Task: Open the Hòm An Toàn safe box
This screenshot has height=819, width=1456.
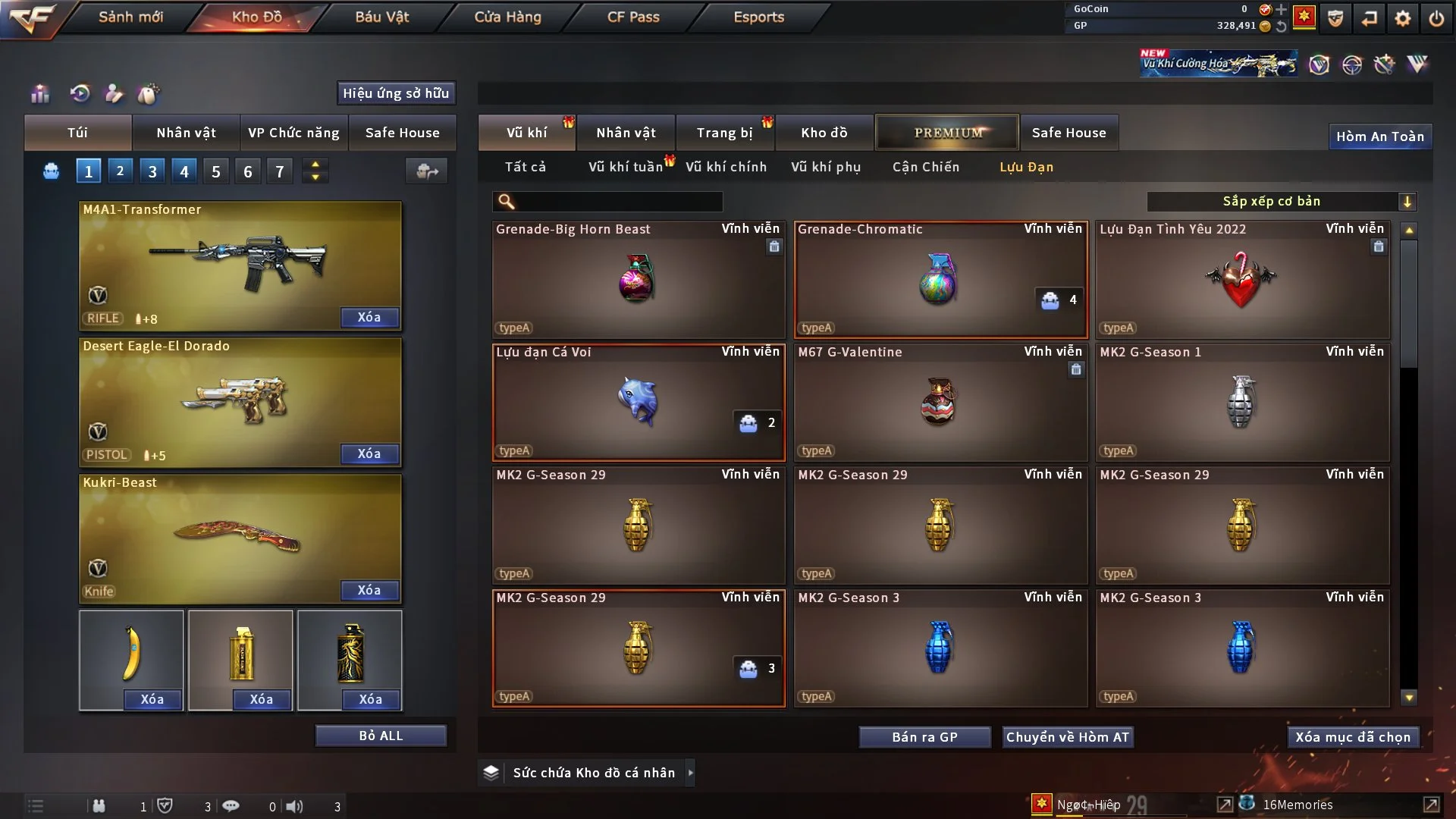Action: pyautogui.click(x=1379, y=136)
